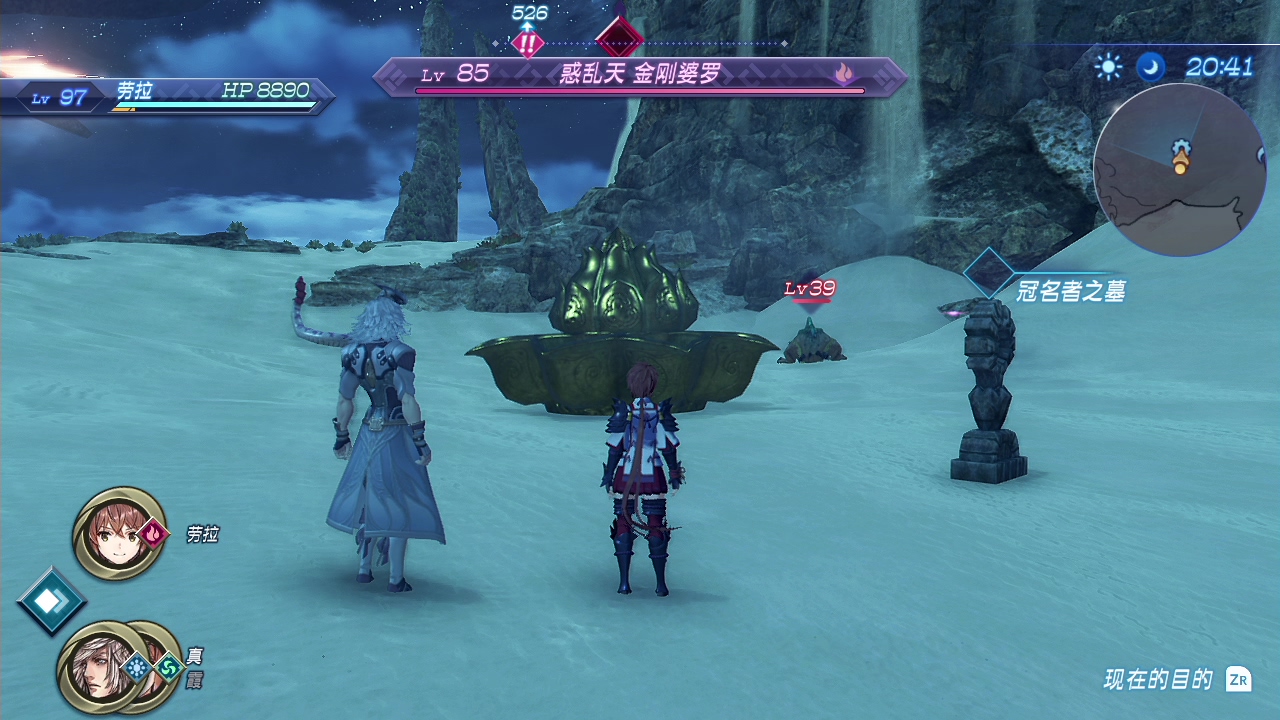The width and height of the screenshot is (1280, 720).
Task: Click the 冠名者之墓 location marker
Action: tap(988, 273)
